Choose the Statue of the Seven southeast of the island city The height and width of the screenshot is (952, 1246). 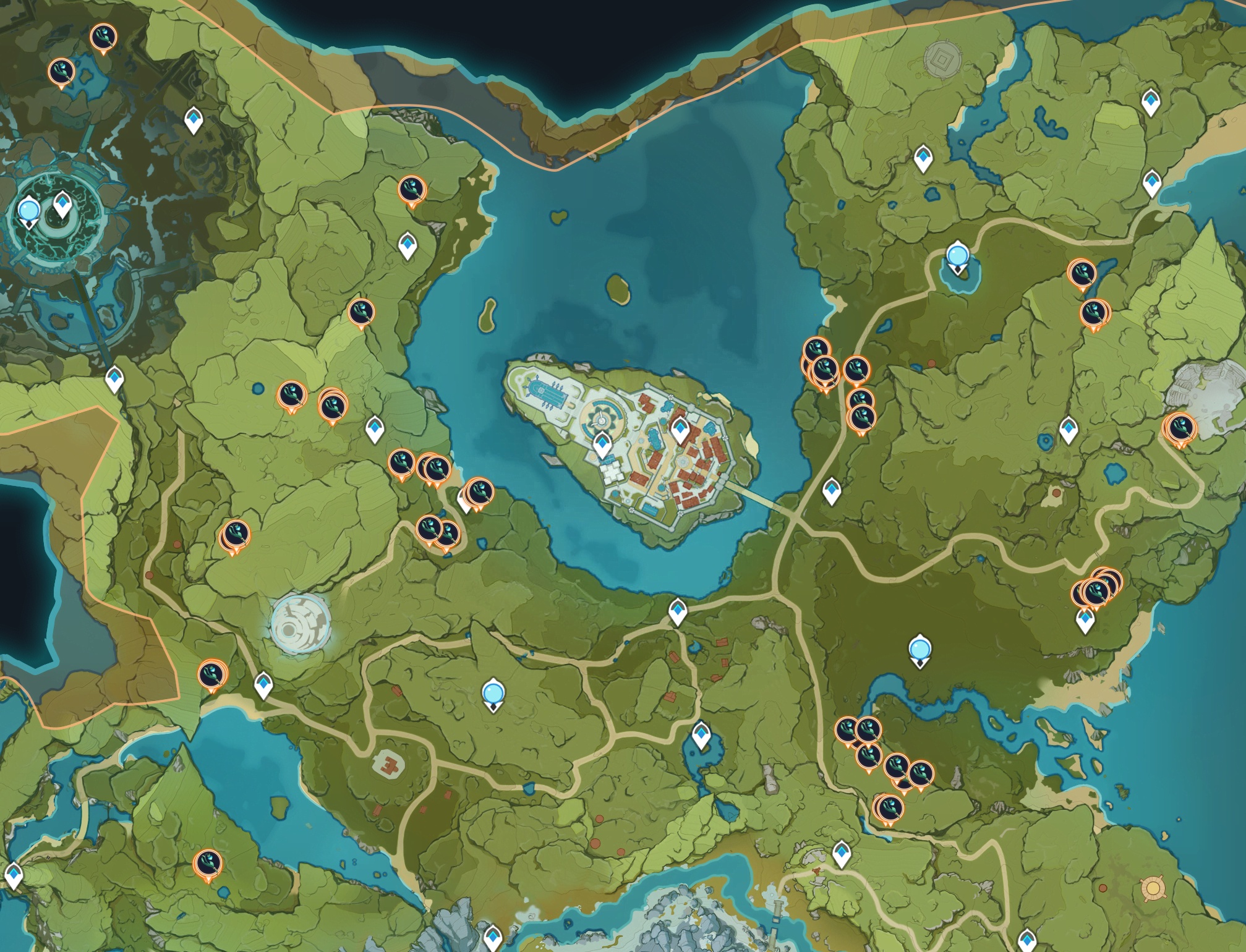coord(920,650)
